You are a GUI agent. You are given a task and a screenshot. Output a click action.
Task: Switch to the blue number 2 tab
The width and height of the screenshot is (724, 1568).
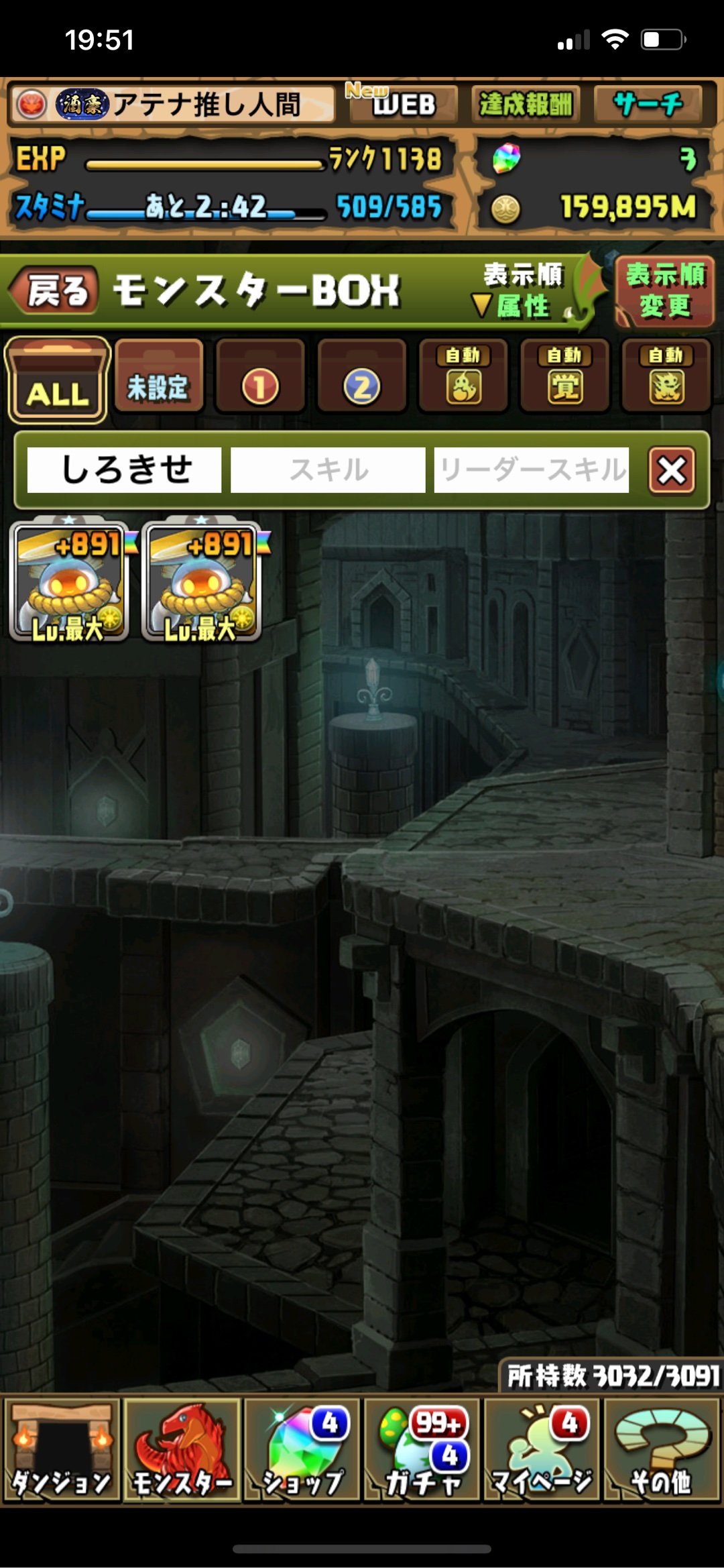point(362,377)
